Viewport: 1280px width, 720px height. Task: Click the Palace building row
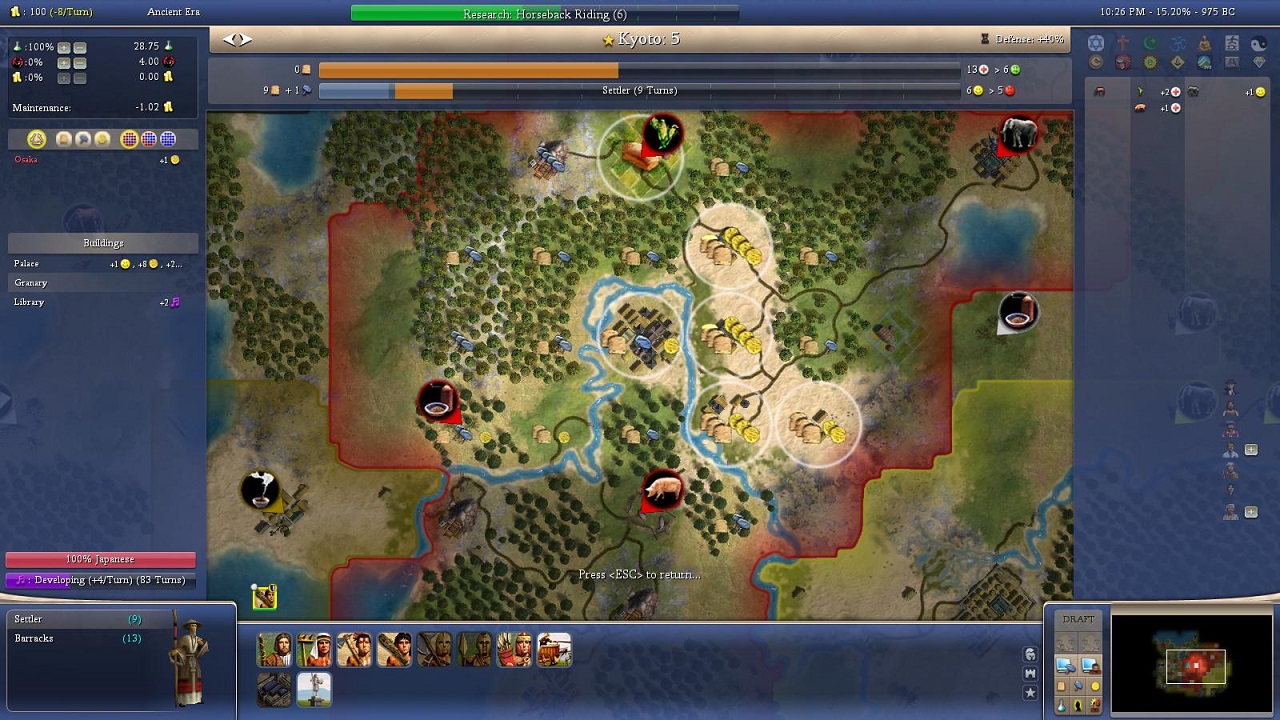(100, 264)
